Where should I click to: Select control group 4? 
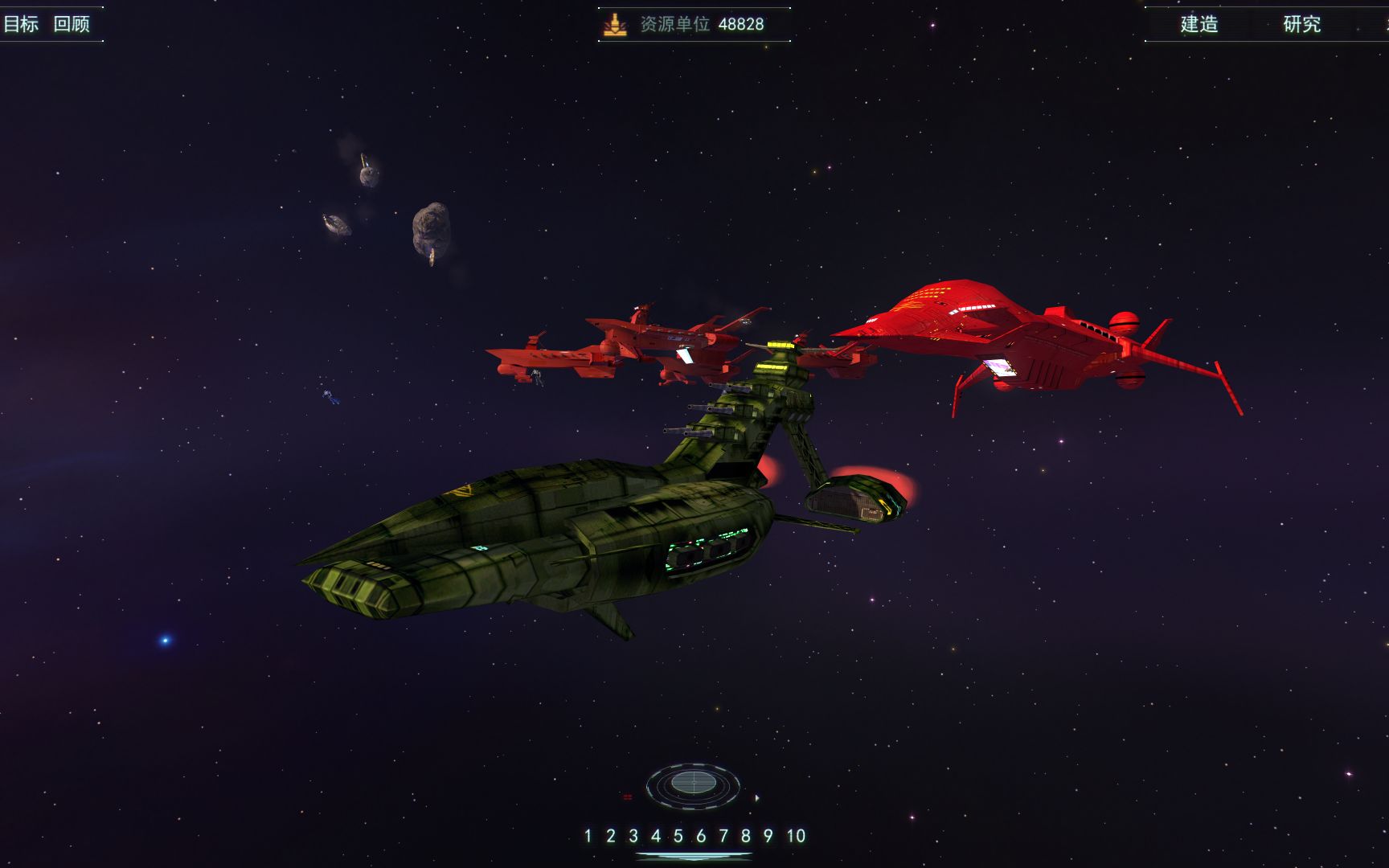[x=656, y=836]
